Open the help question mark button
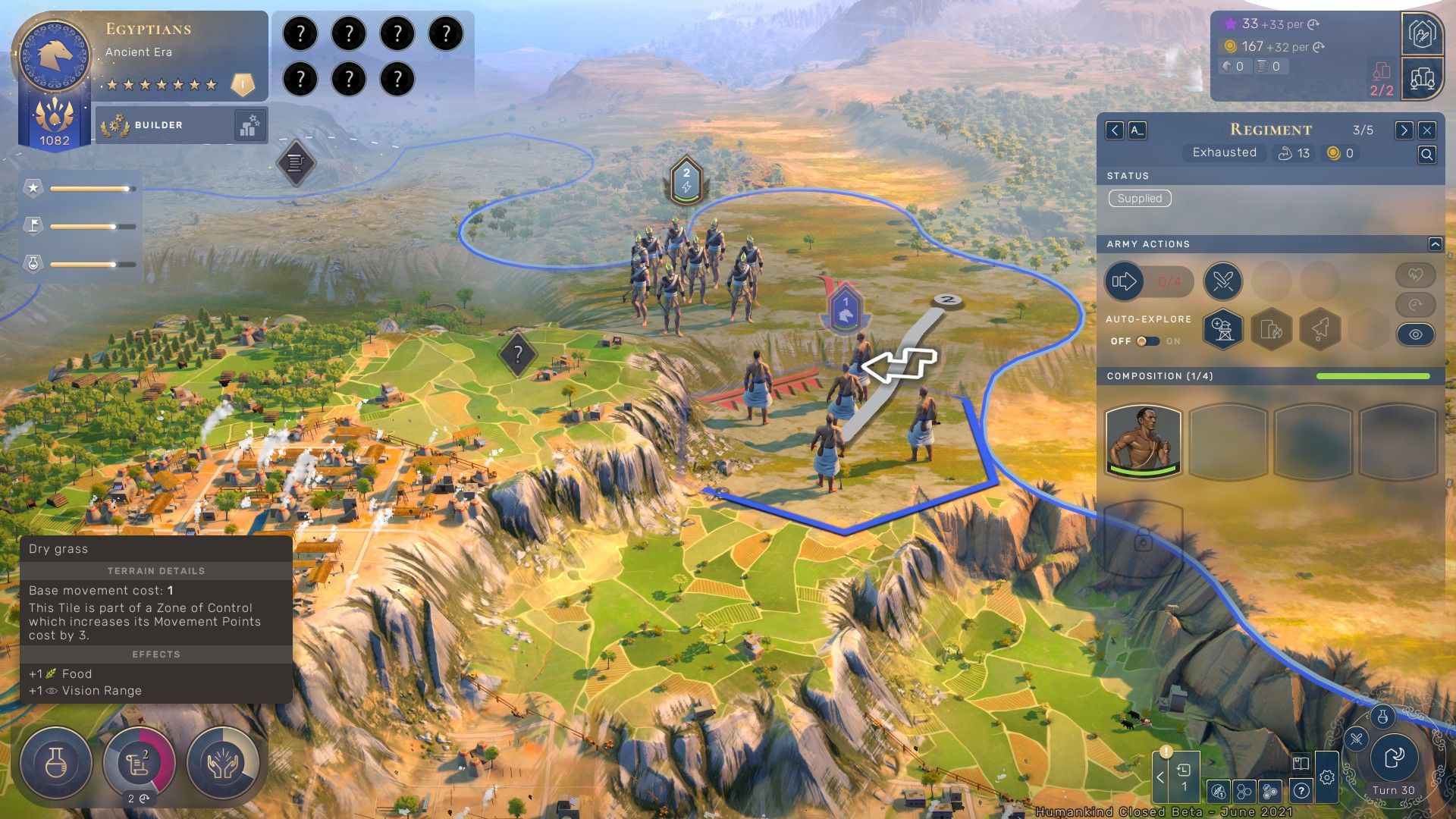The height and width of the screenshot is (819, 1456). tap(1301, 791)
